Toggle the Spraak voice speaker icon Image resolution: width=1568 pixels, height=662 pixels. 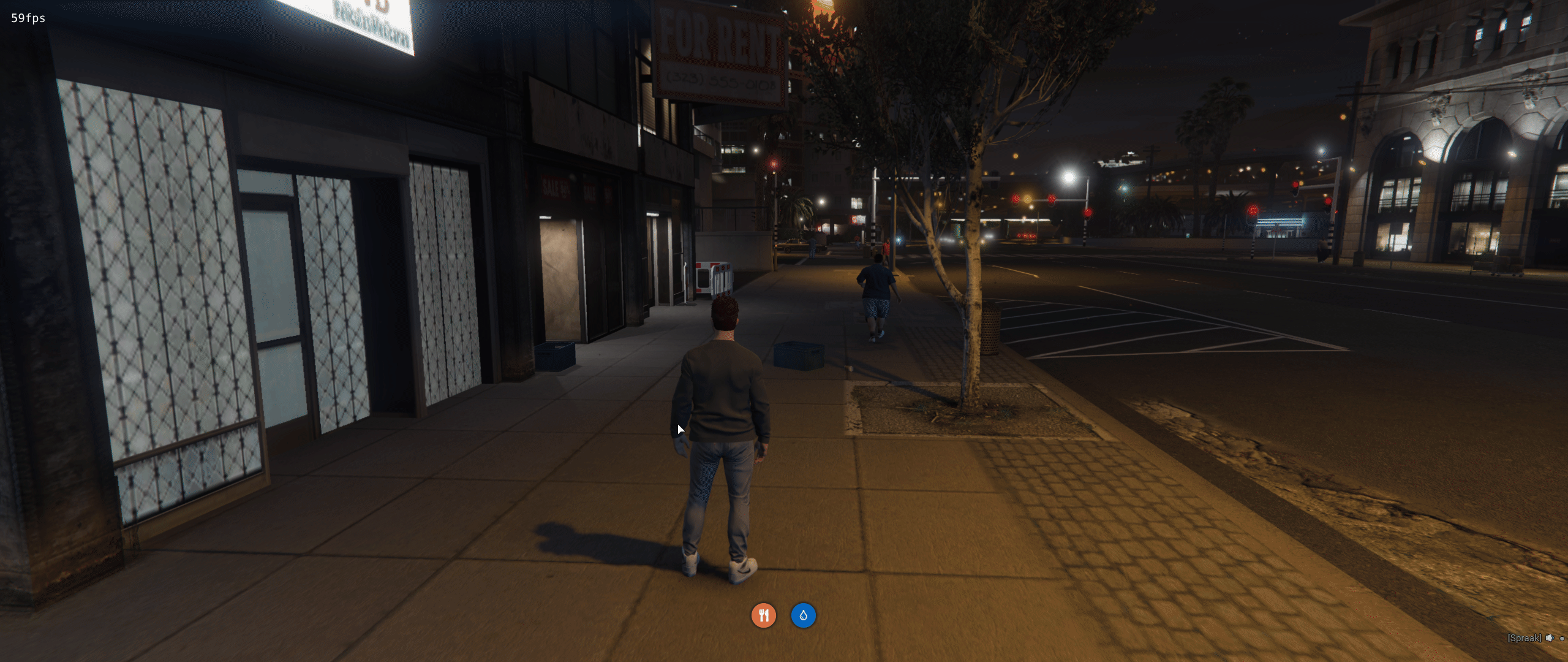pos(1549,638)
